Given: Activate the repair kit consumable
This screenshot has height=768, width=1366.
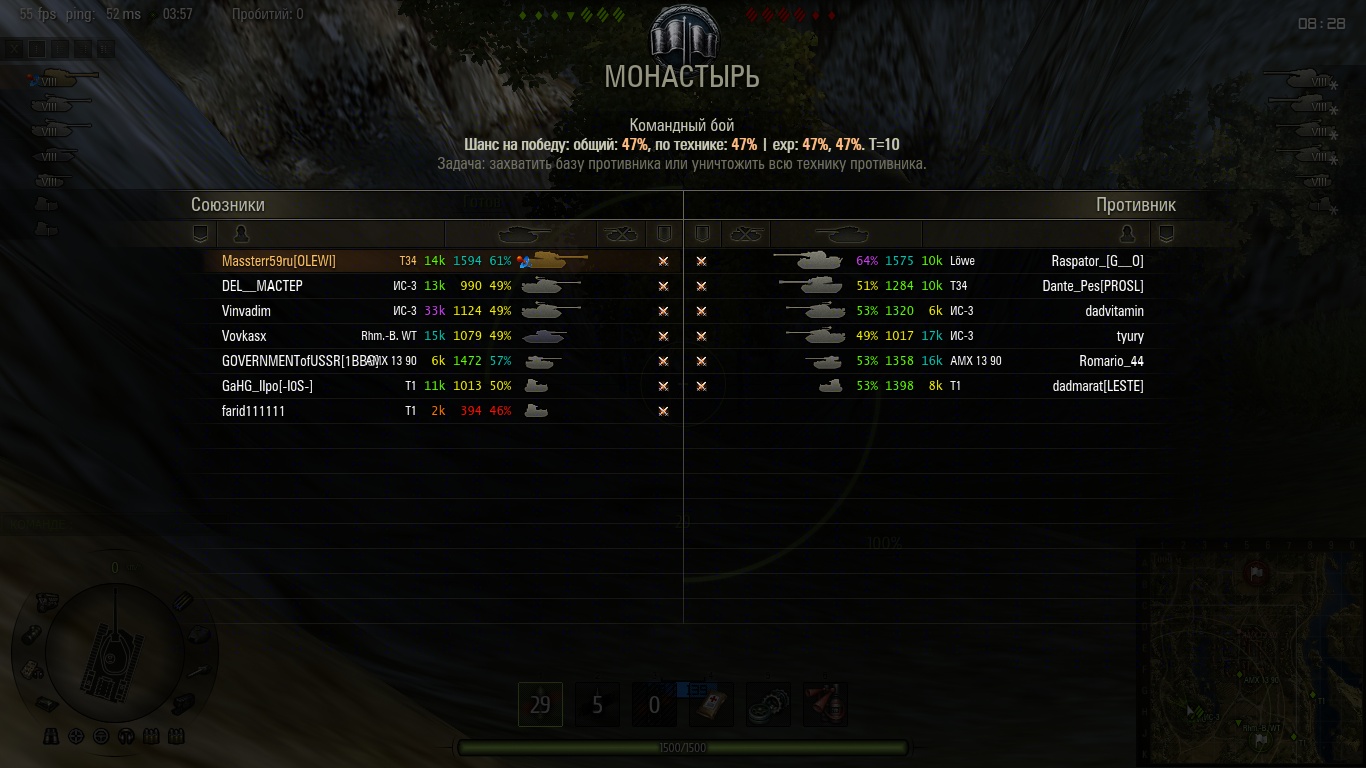Looking at the screenshot, I should pyautogui.click(x=768, y=705).
